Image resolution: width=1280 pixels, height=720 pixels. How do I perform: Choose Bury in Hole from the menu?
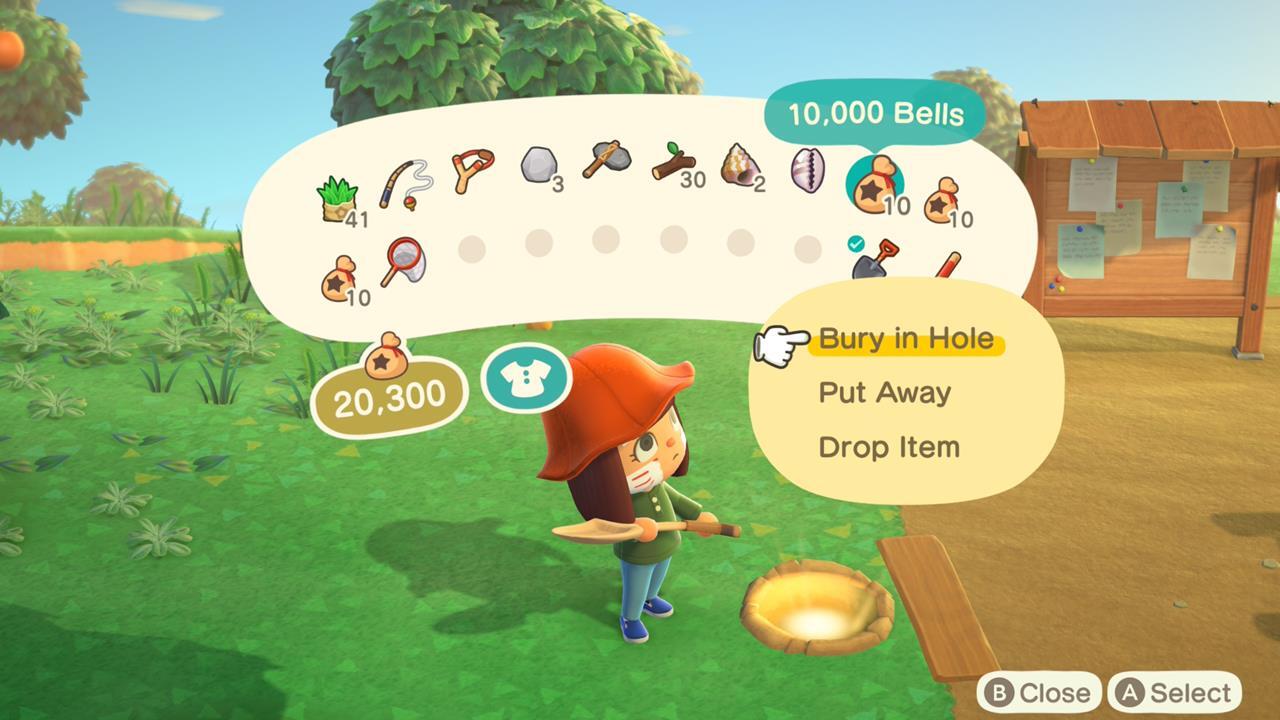point(903,338)
